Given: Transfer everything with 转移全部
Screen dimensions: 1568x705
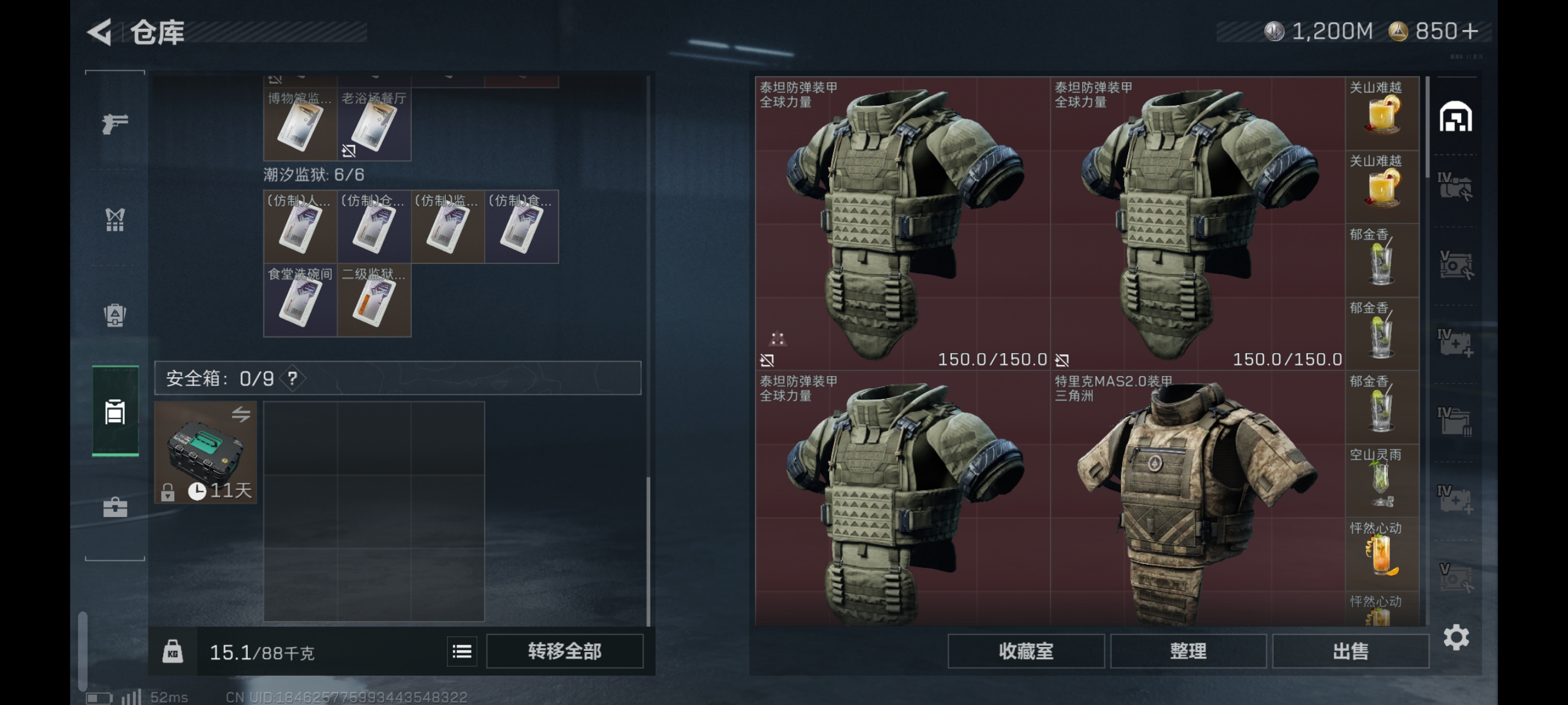Looking at the screenshot, I should coord(564,651).
